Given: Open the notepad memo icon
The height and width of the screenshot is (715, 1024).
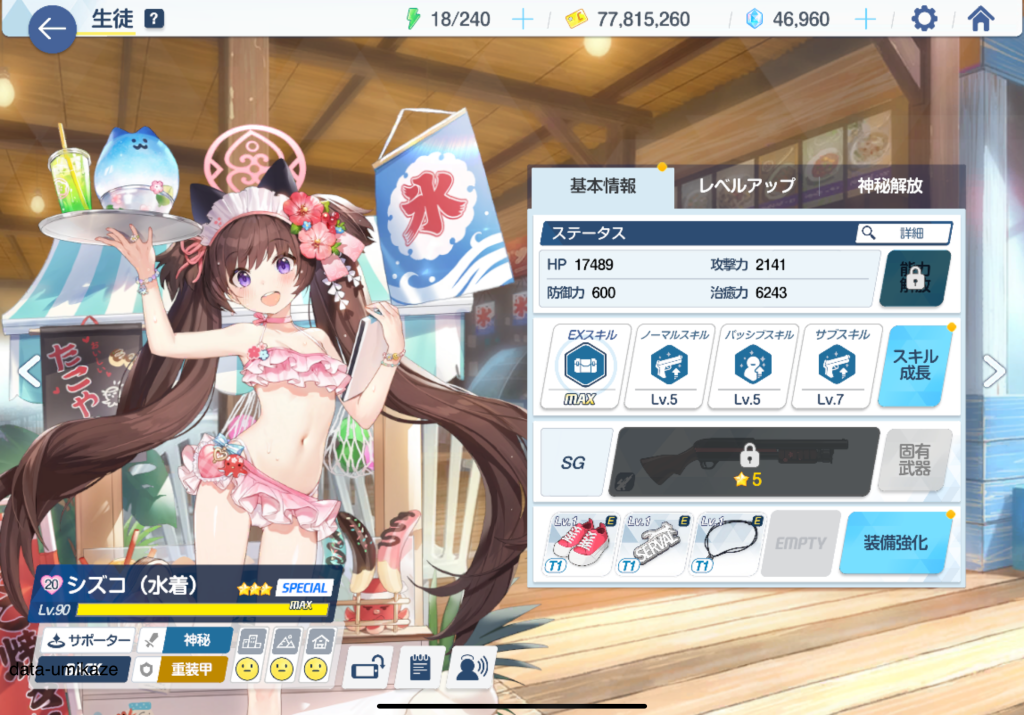Looking at the screenshot, I should click(420, 668).
